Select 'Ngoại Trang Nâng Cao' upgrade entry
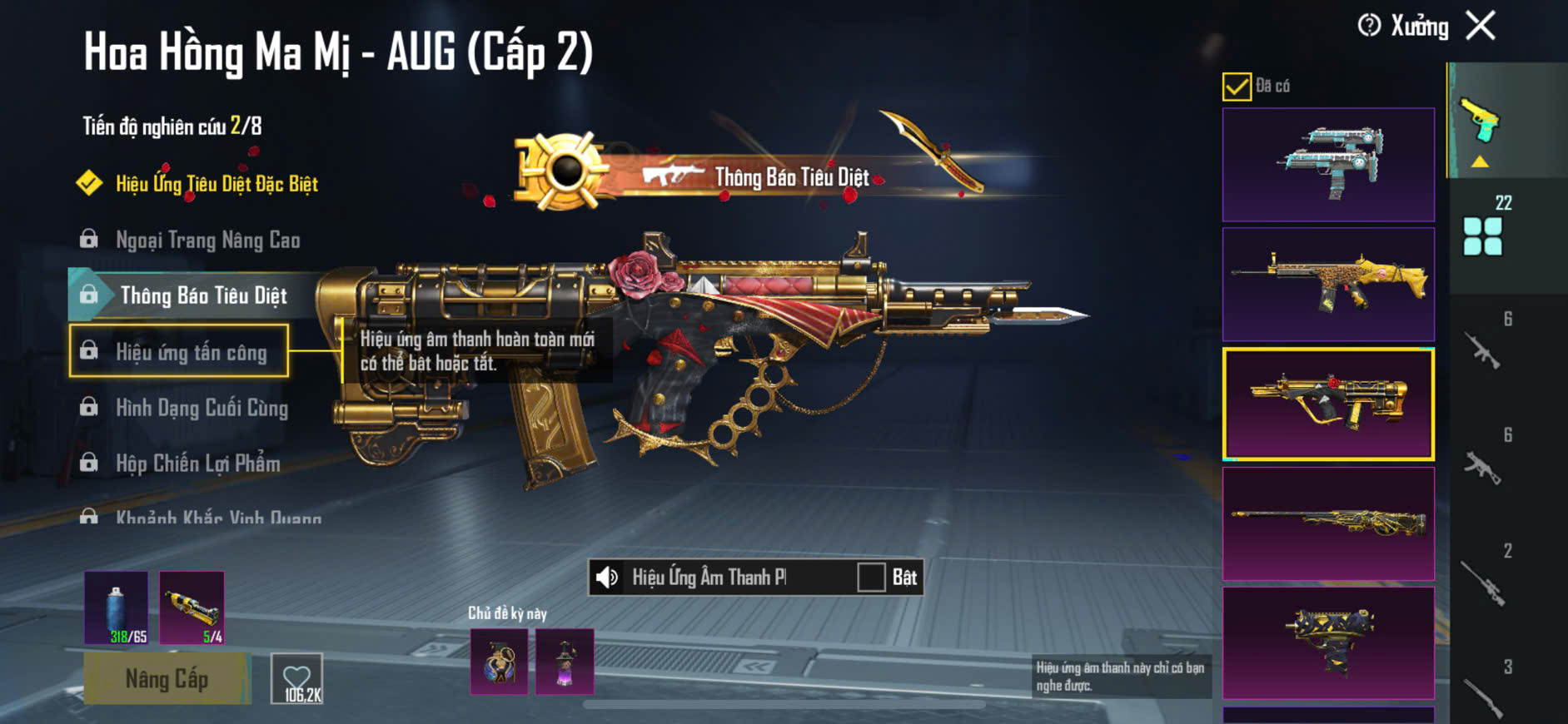The image size is (1568, 724). 207,241
